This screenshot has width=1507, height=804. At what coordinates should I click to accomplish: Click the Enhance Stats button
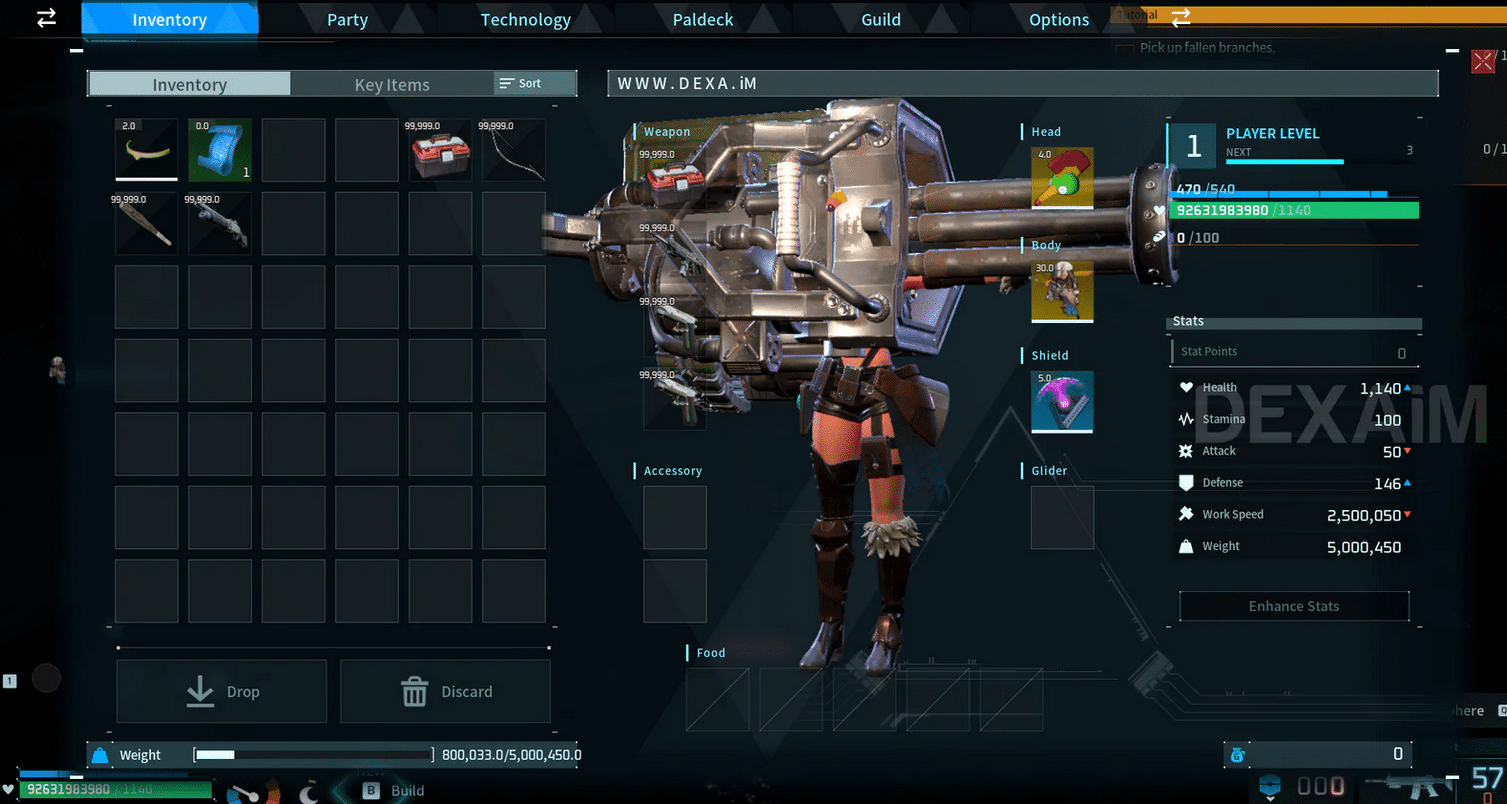click(x=1294, y=606)
